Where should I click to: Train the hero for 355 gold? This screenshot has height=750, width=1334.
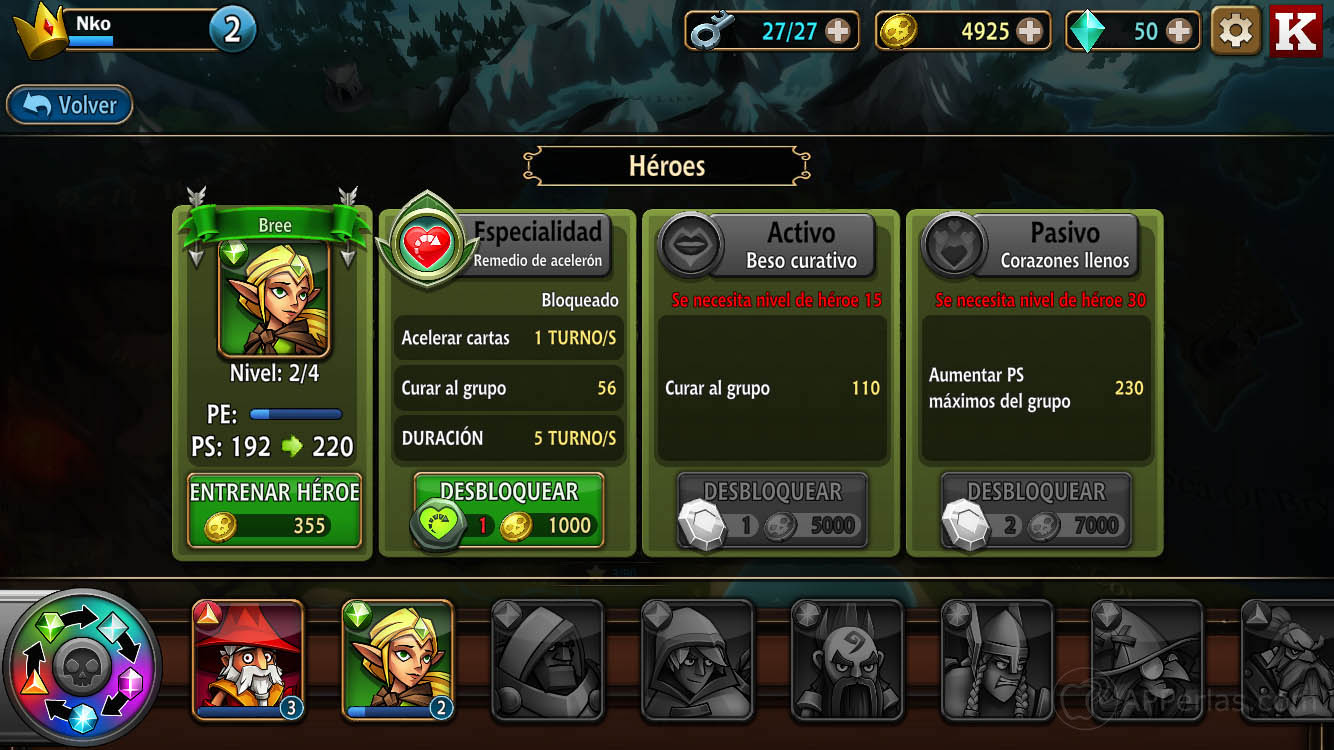coord(274,510)
